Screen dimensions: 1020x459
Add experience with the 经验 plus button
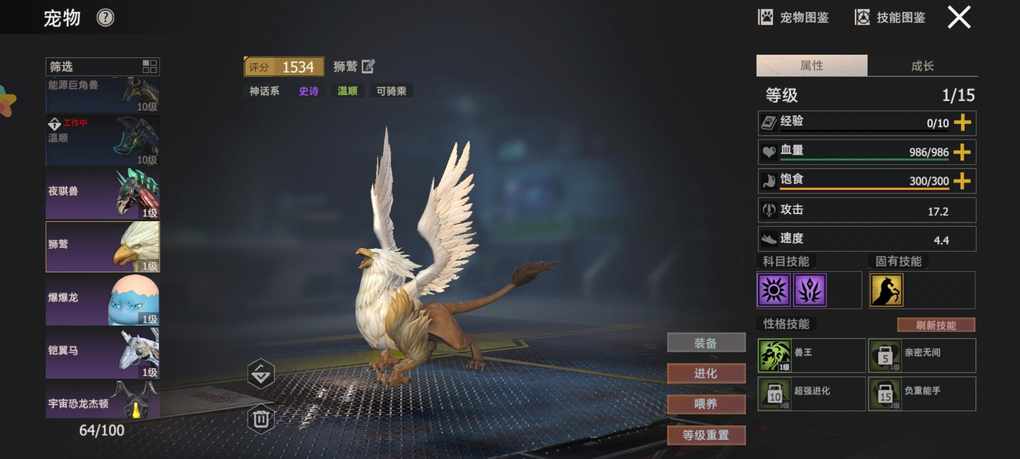tap(962, 122)
